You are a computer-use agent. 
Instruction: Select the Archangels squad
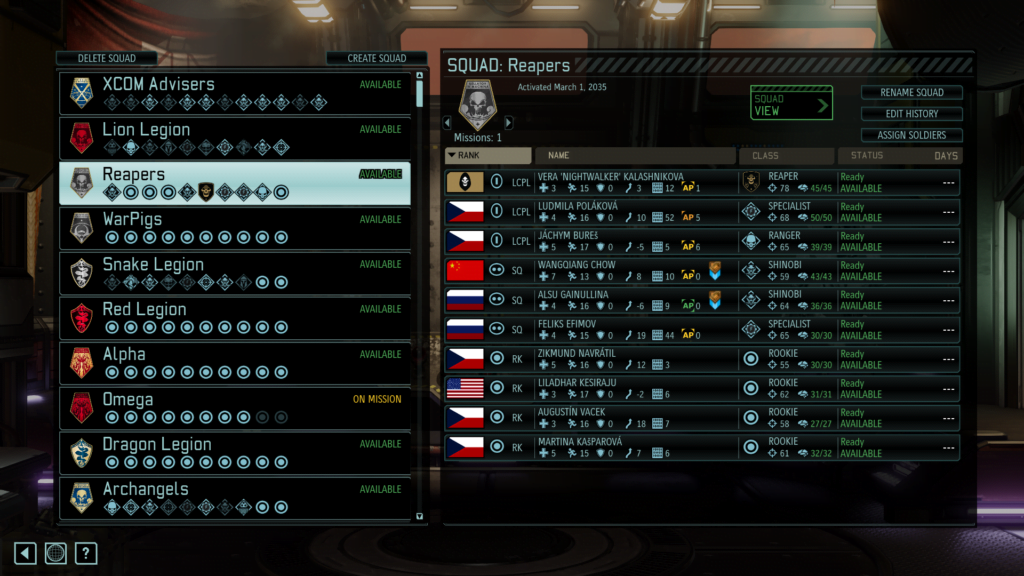(235, 497)
